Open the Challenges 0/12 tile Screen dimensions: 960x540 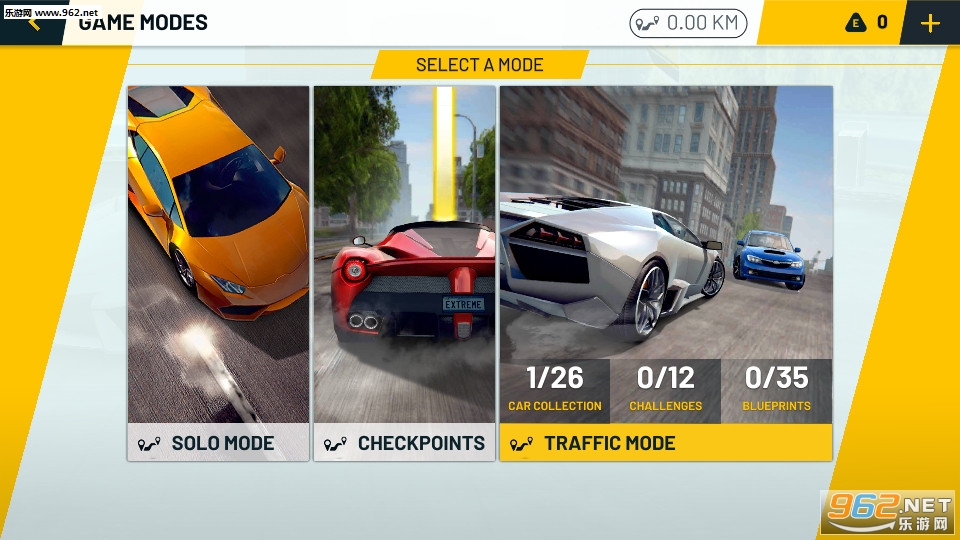[x=666, y=390]
